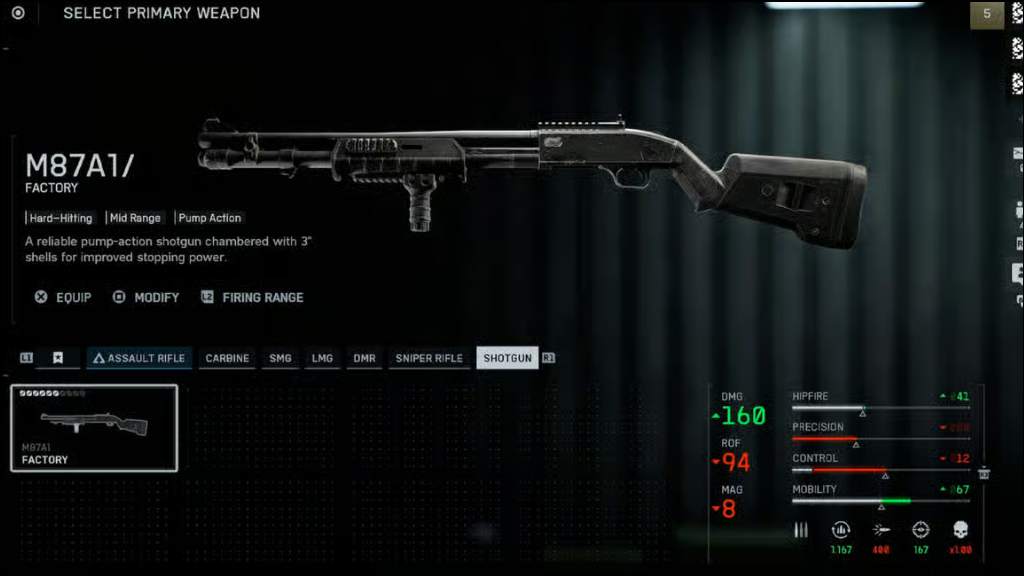Switch to Sniper Rifle category
This screenshot has height=576, width=1024.
(x=429, y=358)
